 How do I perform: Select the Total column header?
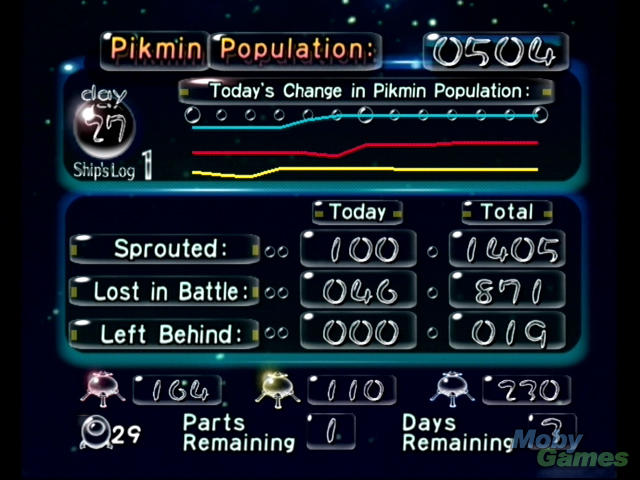click(x=506, y=212)
